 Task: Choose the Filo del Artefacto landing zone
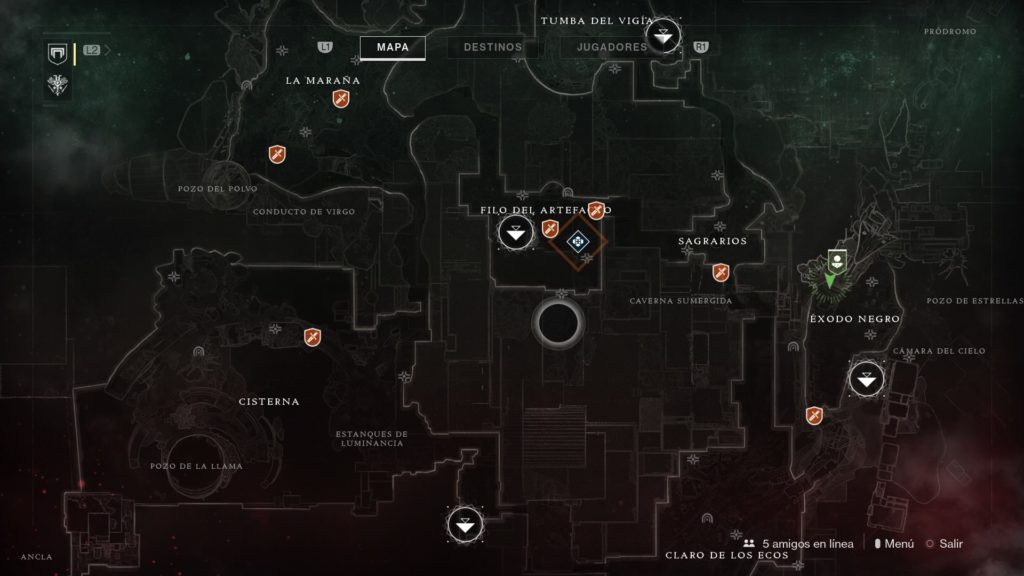point(515,234)
